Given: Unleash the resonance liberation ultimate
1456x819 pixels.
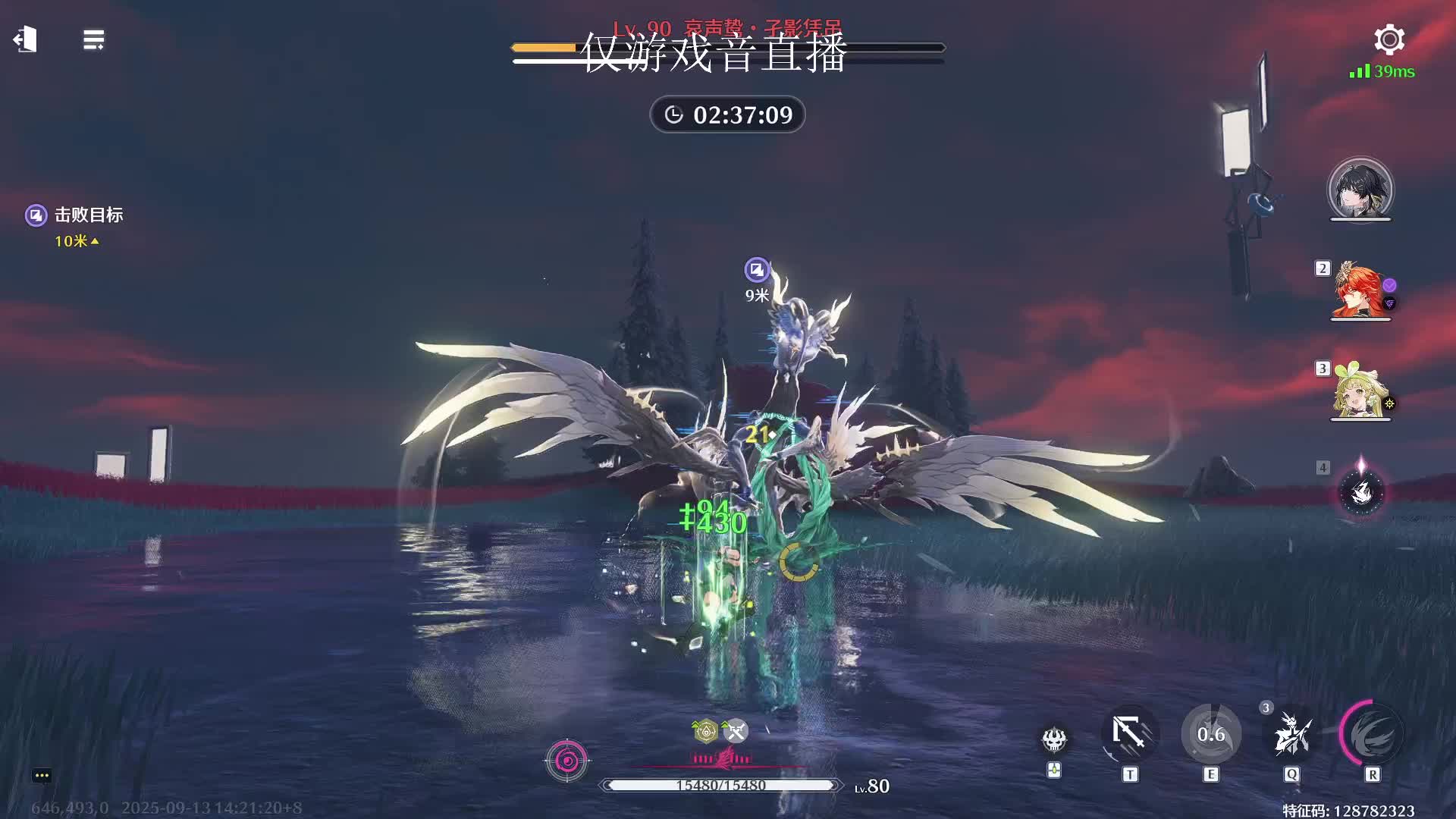Looking at the screenshot, I should click(1372, 734).
